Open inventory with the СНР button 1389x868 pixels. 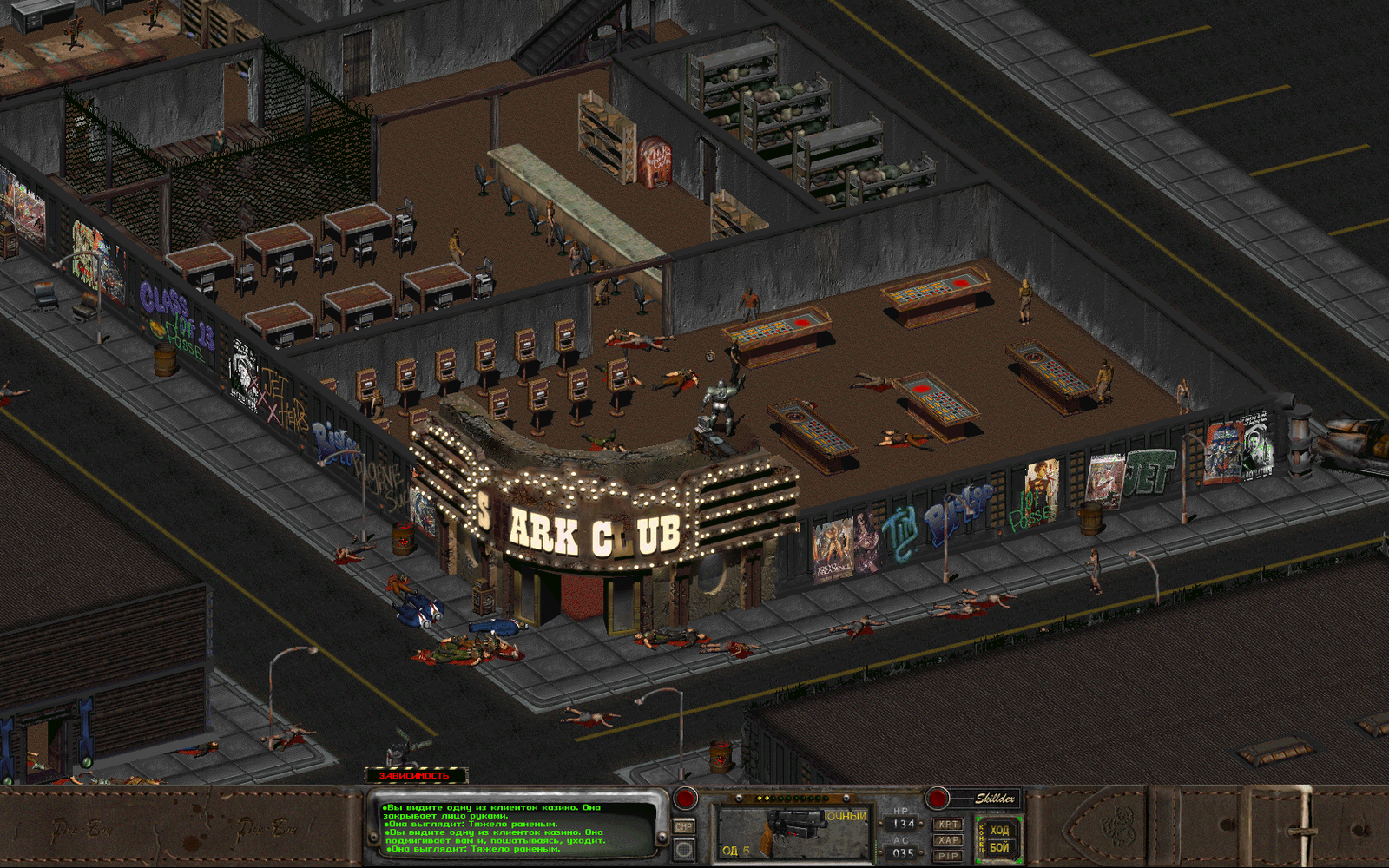684,826
